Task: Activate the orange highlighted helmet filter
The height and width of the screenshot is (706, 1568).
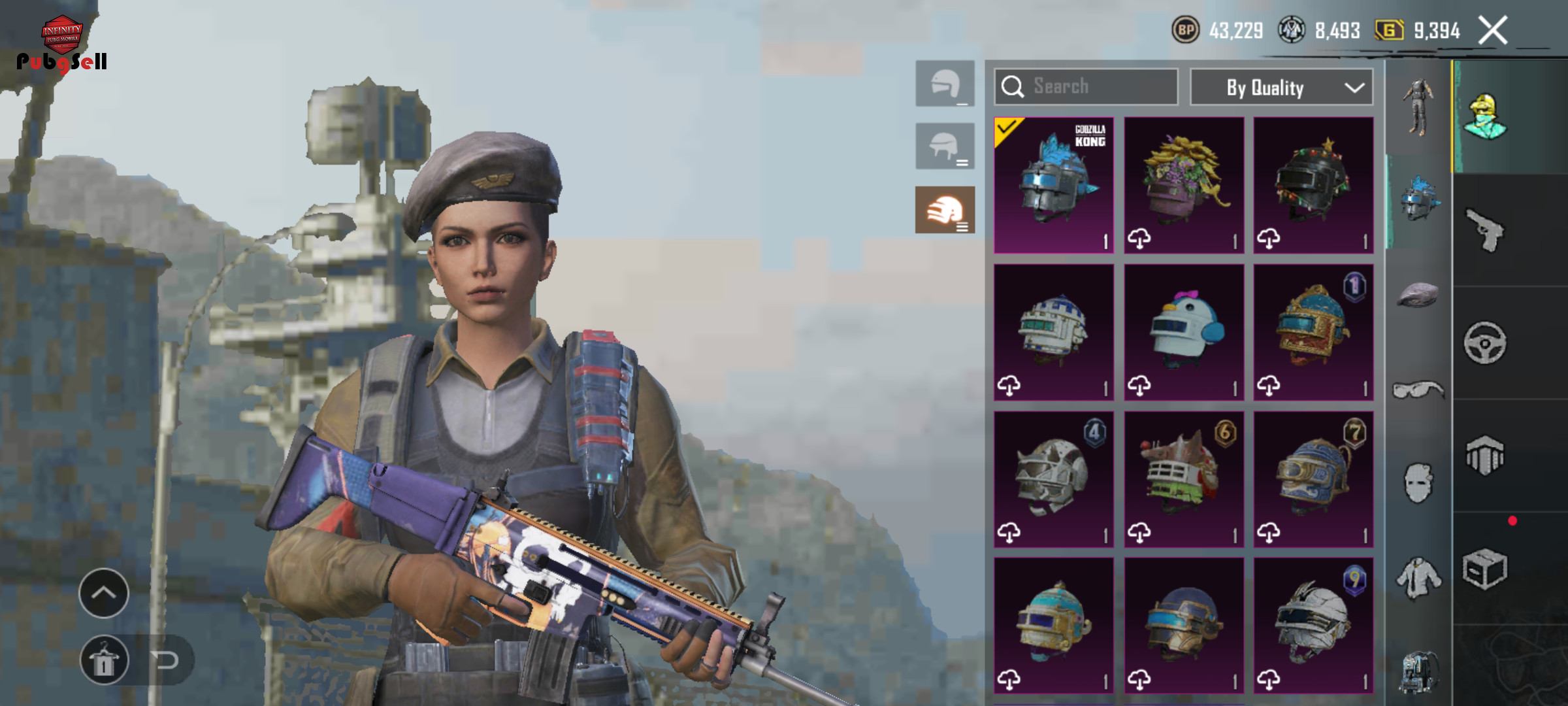Action: tap(945, 210)
